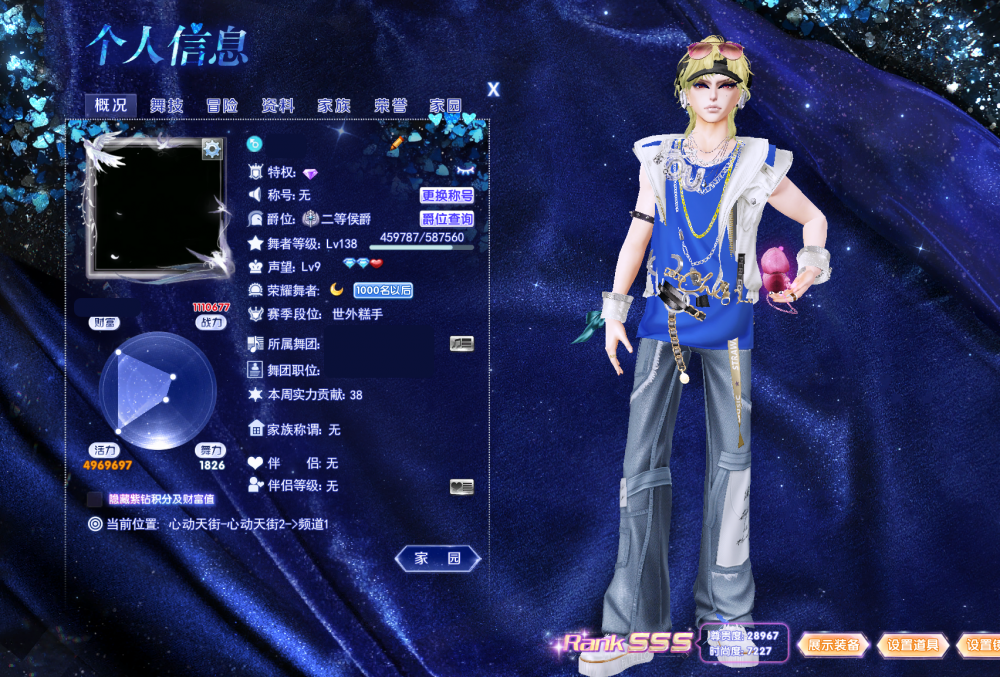This screenshot has height=677, width=1000.
Task: Click the 展示装备 button
Action: pyautogui.click(x=833, y=645)
